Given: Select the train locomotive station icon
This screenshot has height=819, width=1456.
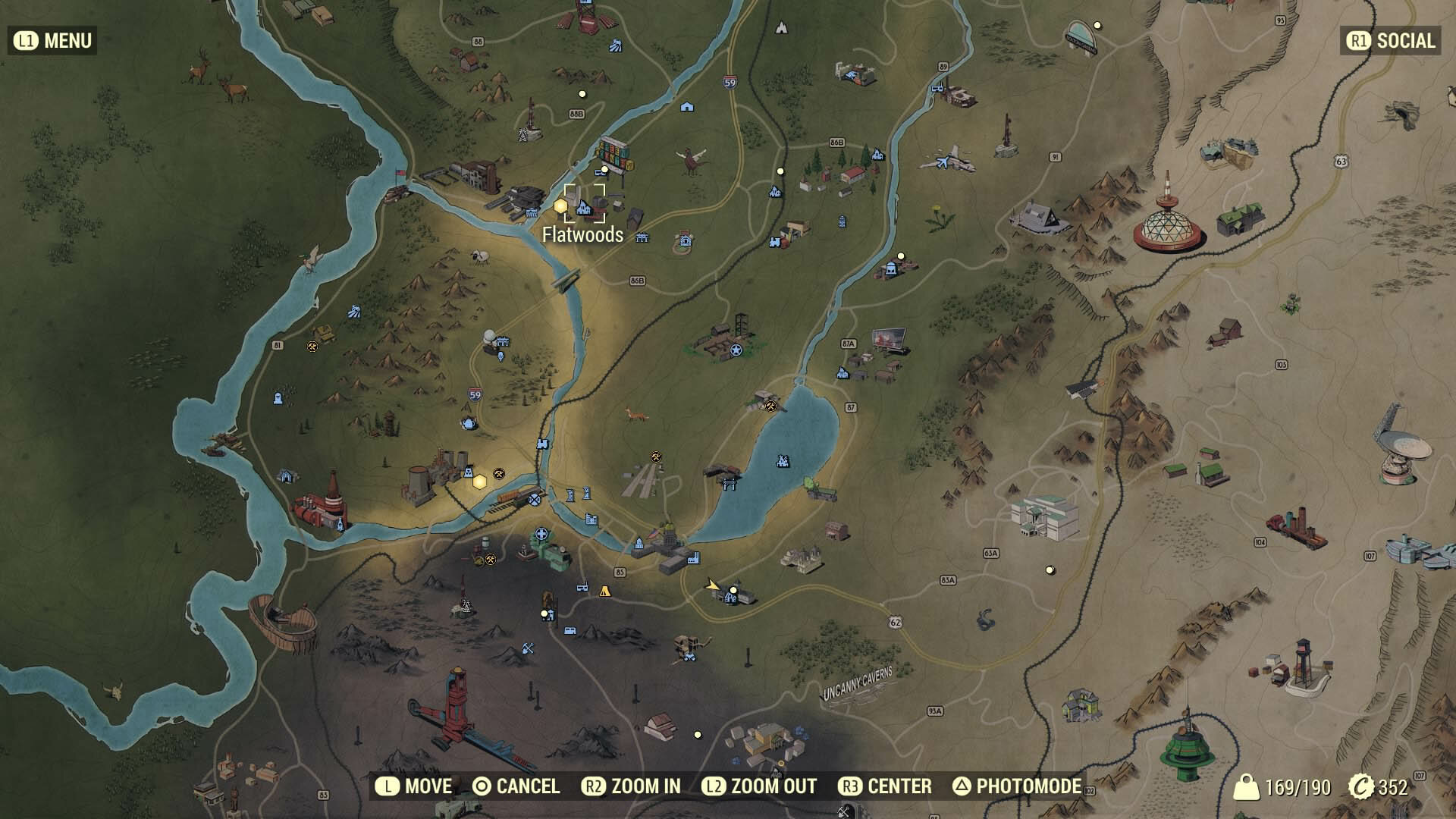Looking at the screenshot, I should click(x=775, y=242).
